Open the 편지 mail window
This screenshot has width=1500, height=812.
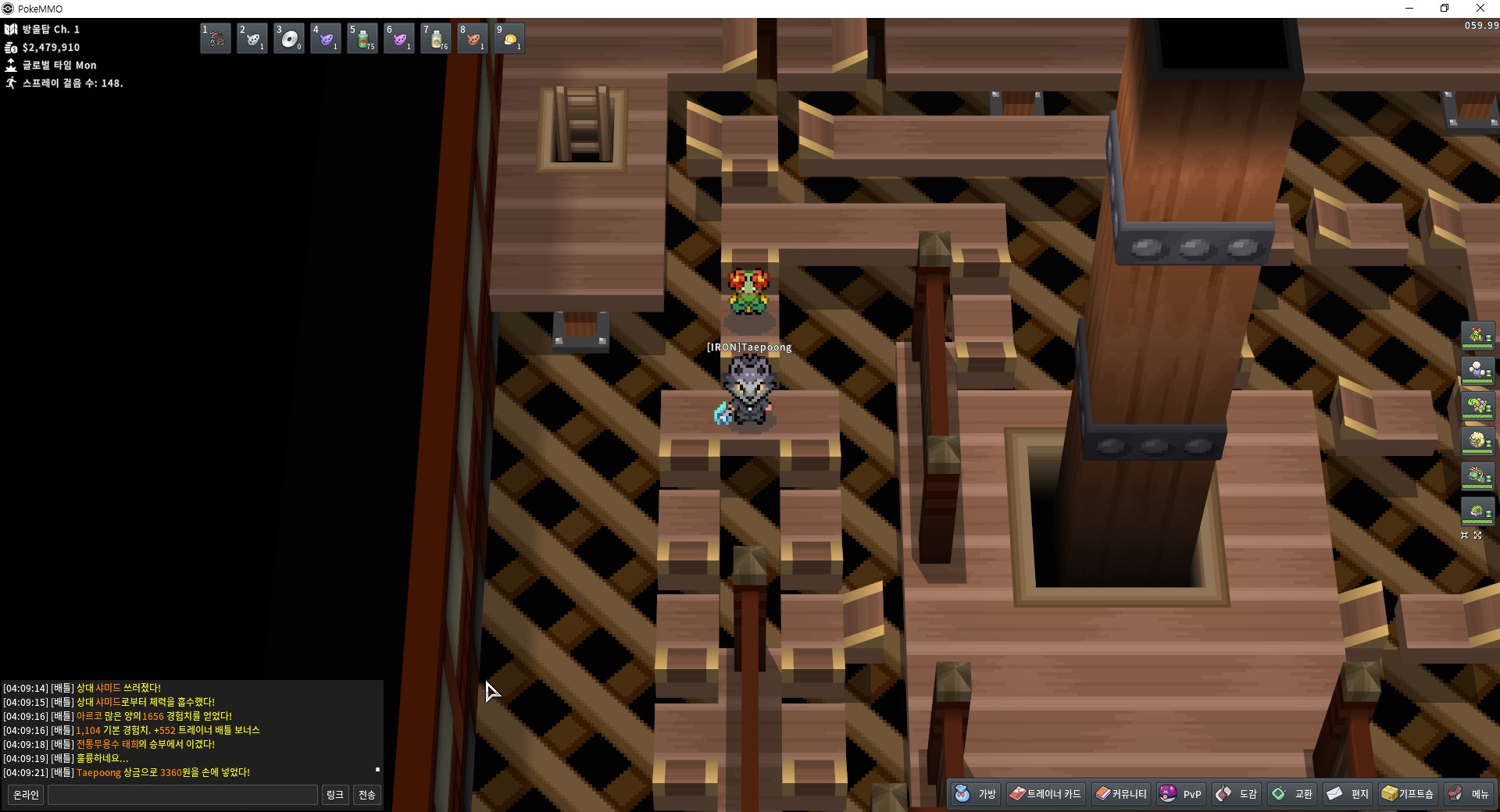click(1348, 794)
